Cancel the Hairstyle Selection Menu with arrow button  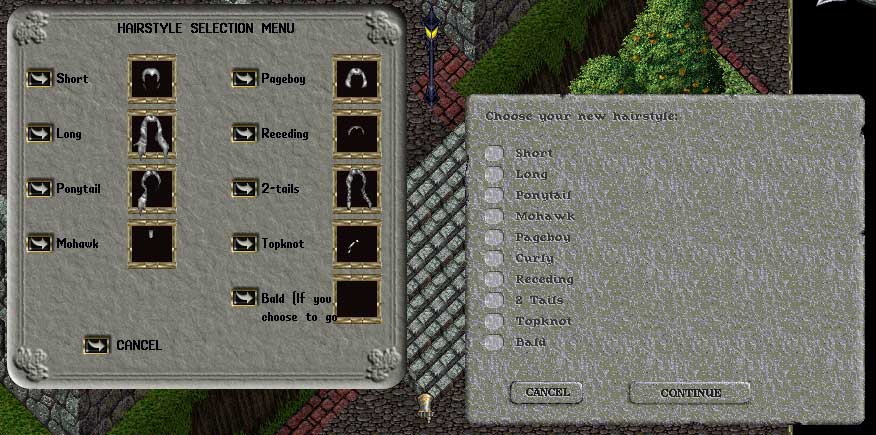click(x=98, y=345)
